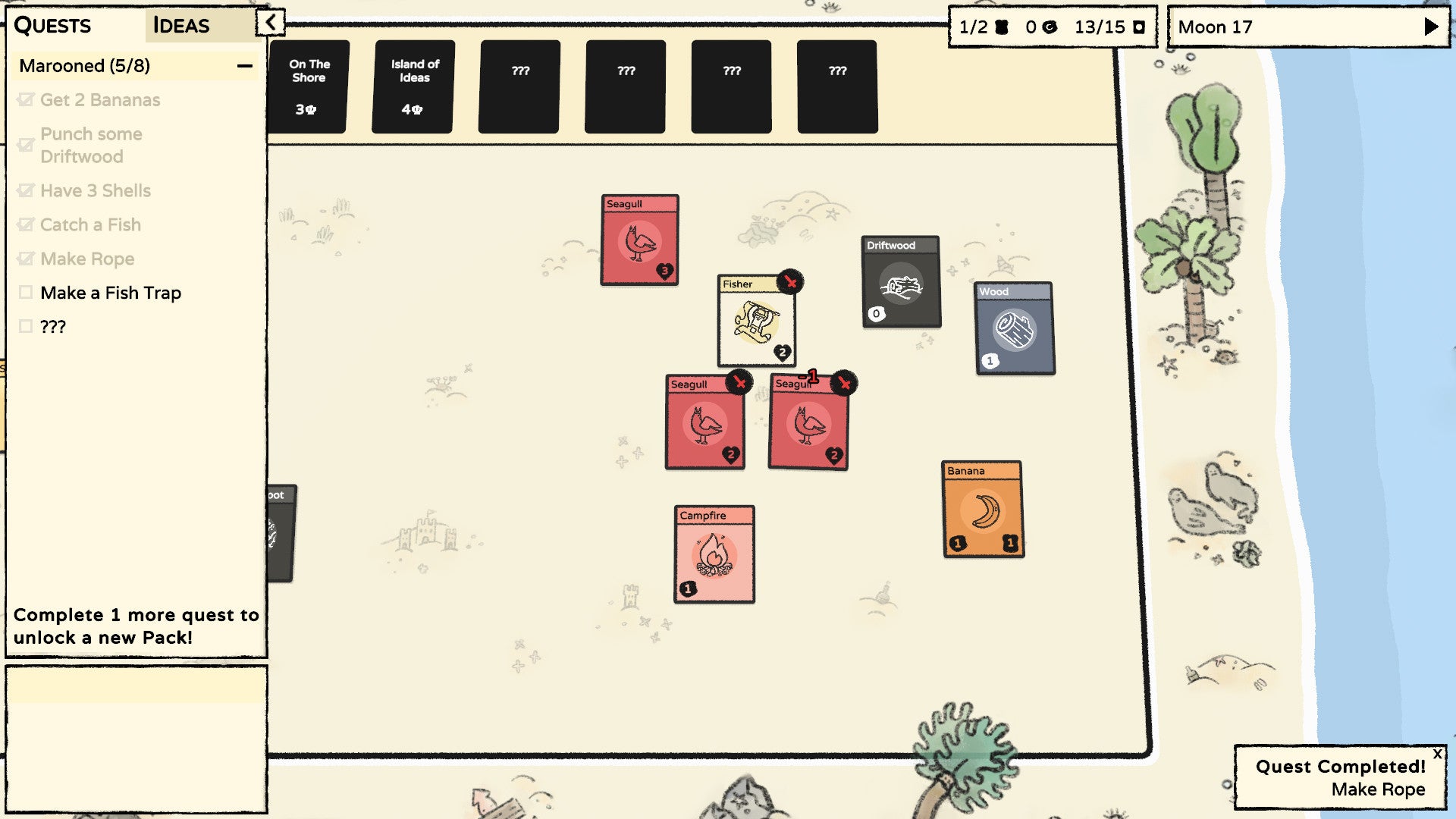
Task: Switch to the Ideas tab
Action: pos(180,25)
